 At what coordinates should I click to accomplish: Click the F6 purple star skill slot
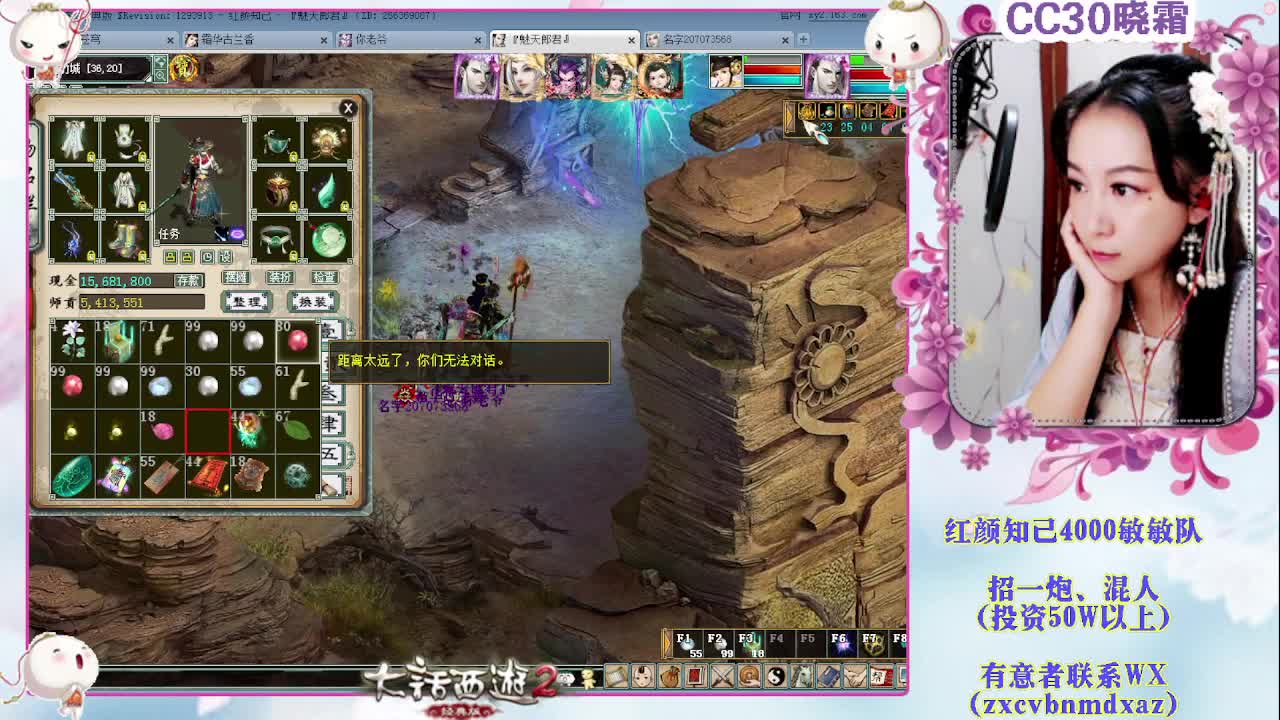[x=841, y=643]
